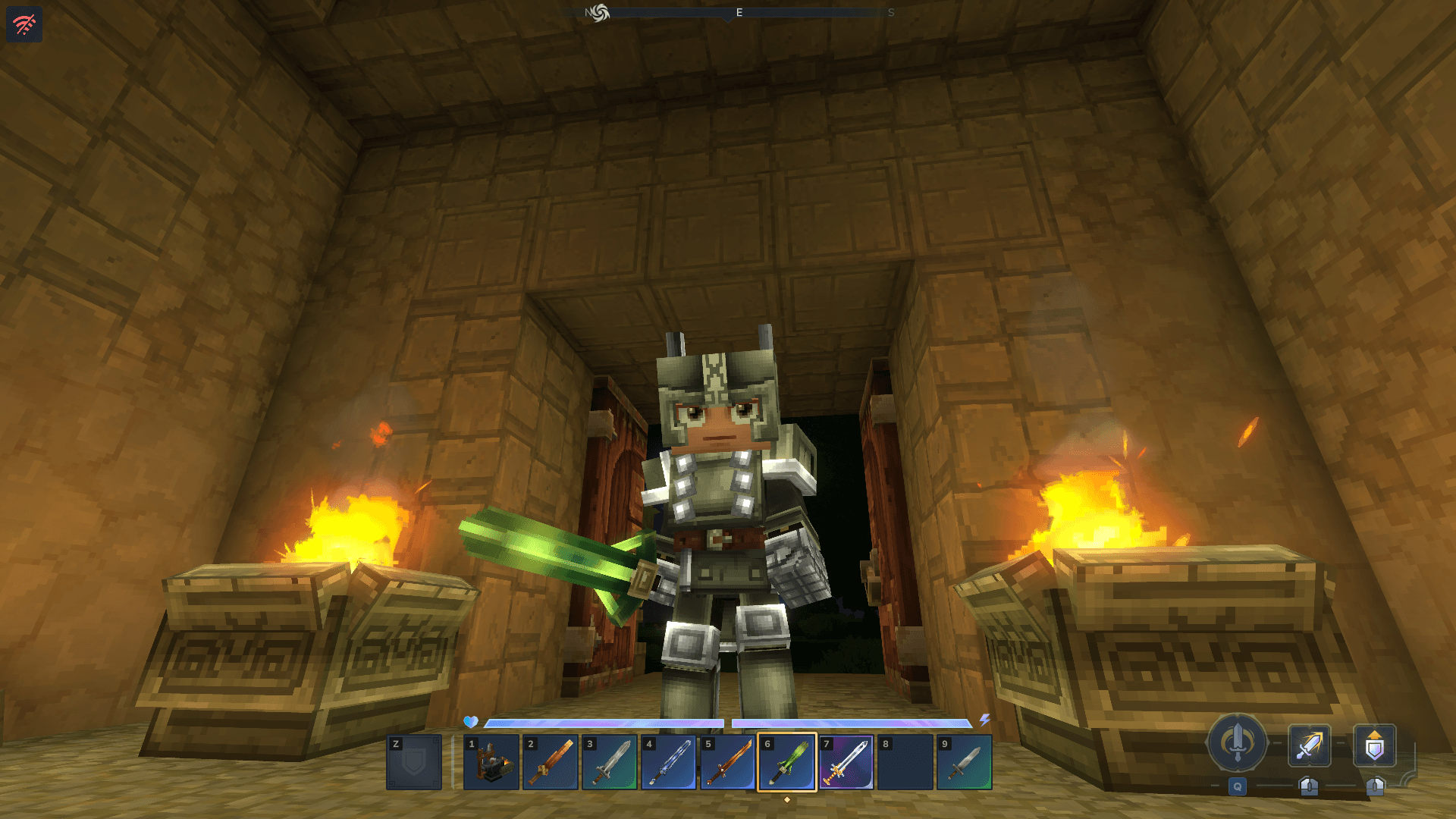Equip the white gold-hilted sword in slot 7
The image size is (1456, 819).
tap(846, 762)
